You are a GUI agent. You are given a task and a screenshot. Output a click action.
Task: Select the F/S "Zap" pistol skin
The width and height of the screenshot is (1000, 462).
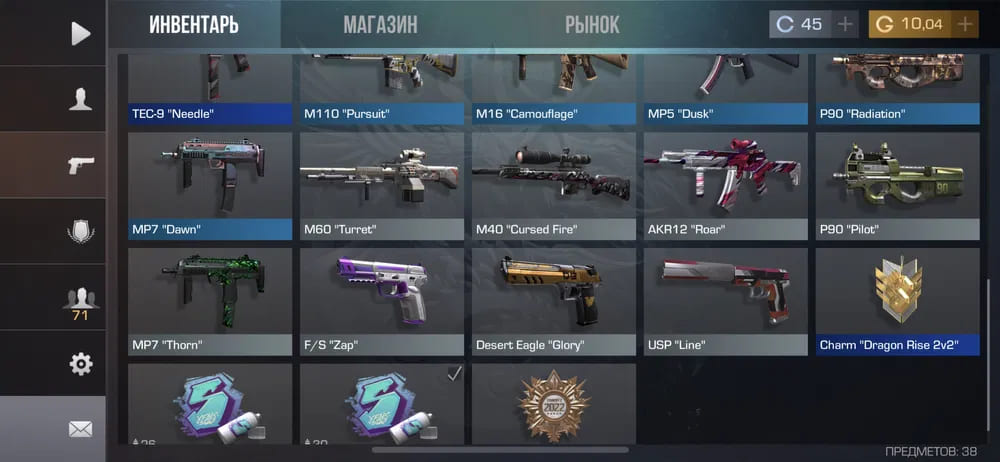[x=382, y=300]
